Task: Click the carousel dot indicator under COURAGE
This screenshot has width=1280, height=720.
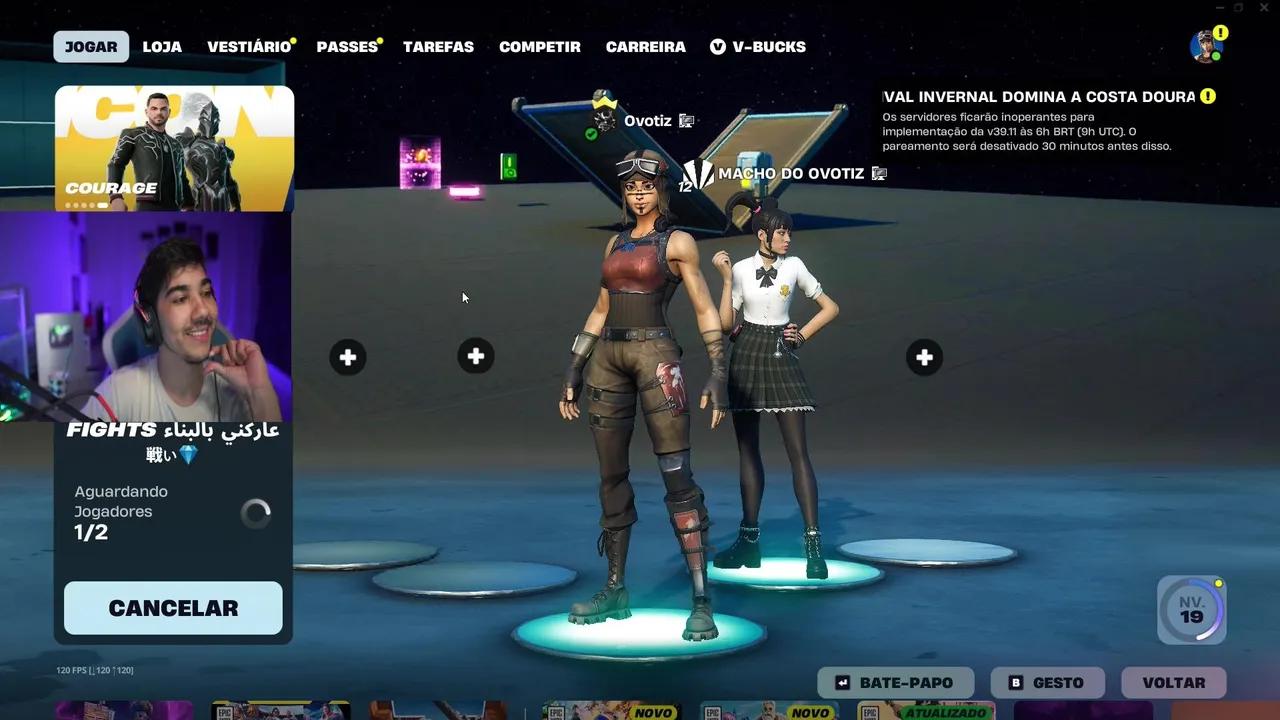Action: tap(85, 204)
